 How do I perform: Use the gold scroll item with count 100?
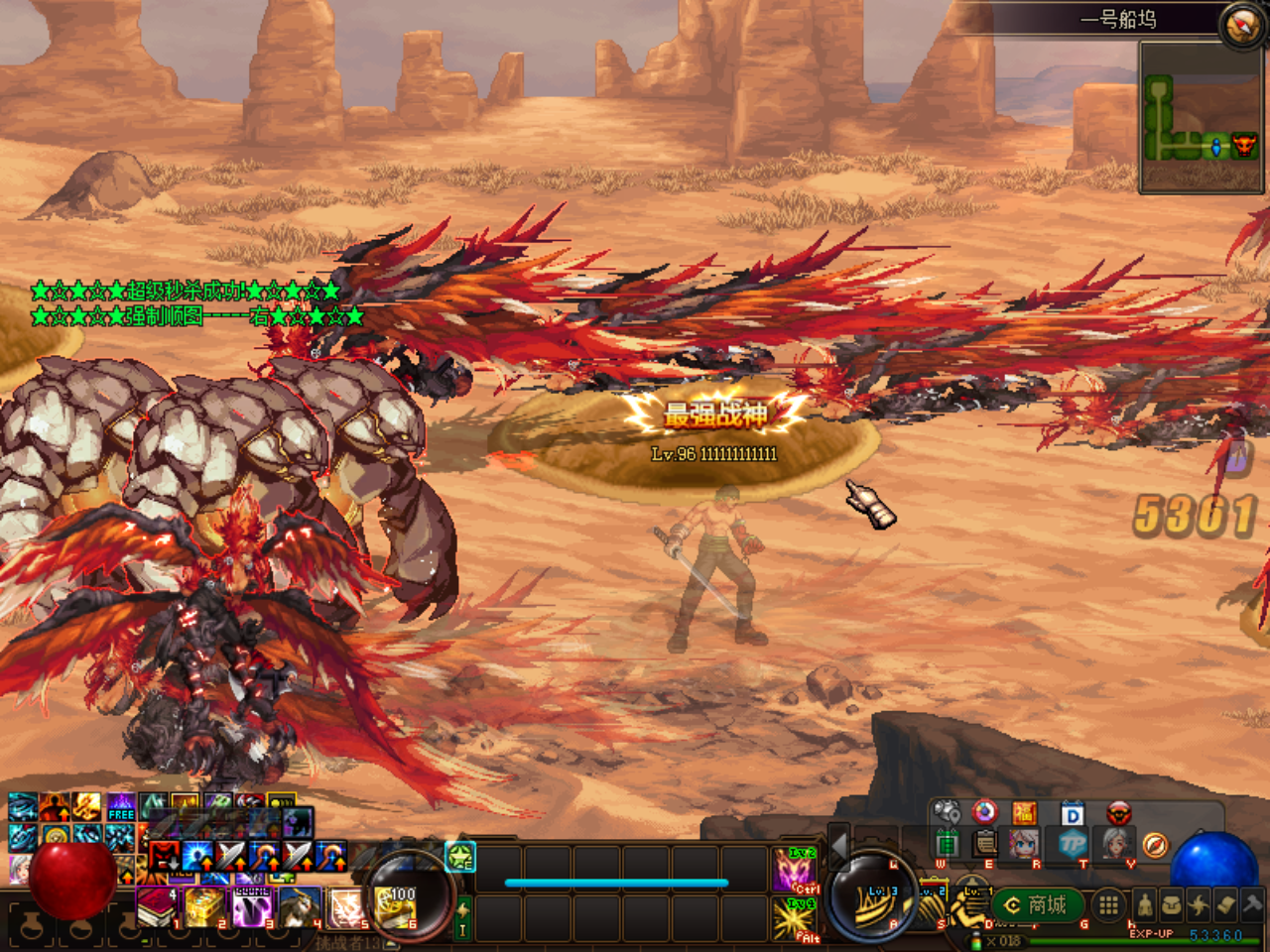[396, 908]
